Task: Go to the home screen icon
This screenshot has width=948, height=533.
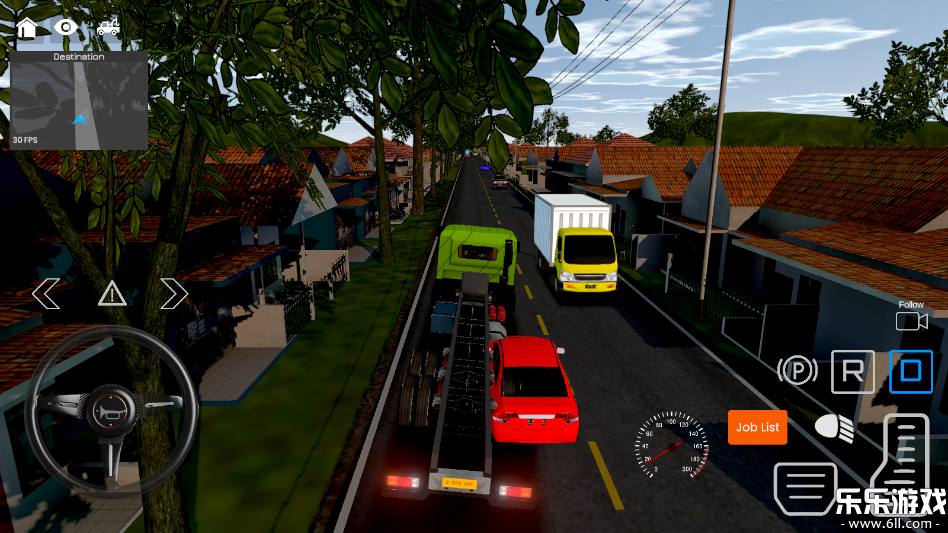Action: 27,27
